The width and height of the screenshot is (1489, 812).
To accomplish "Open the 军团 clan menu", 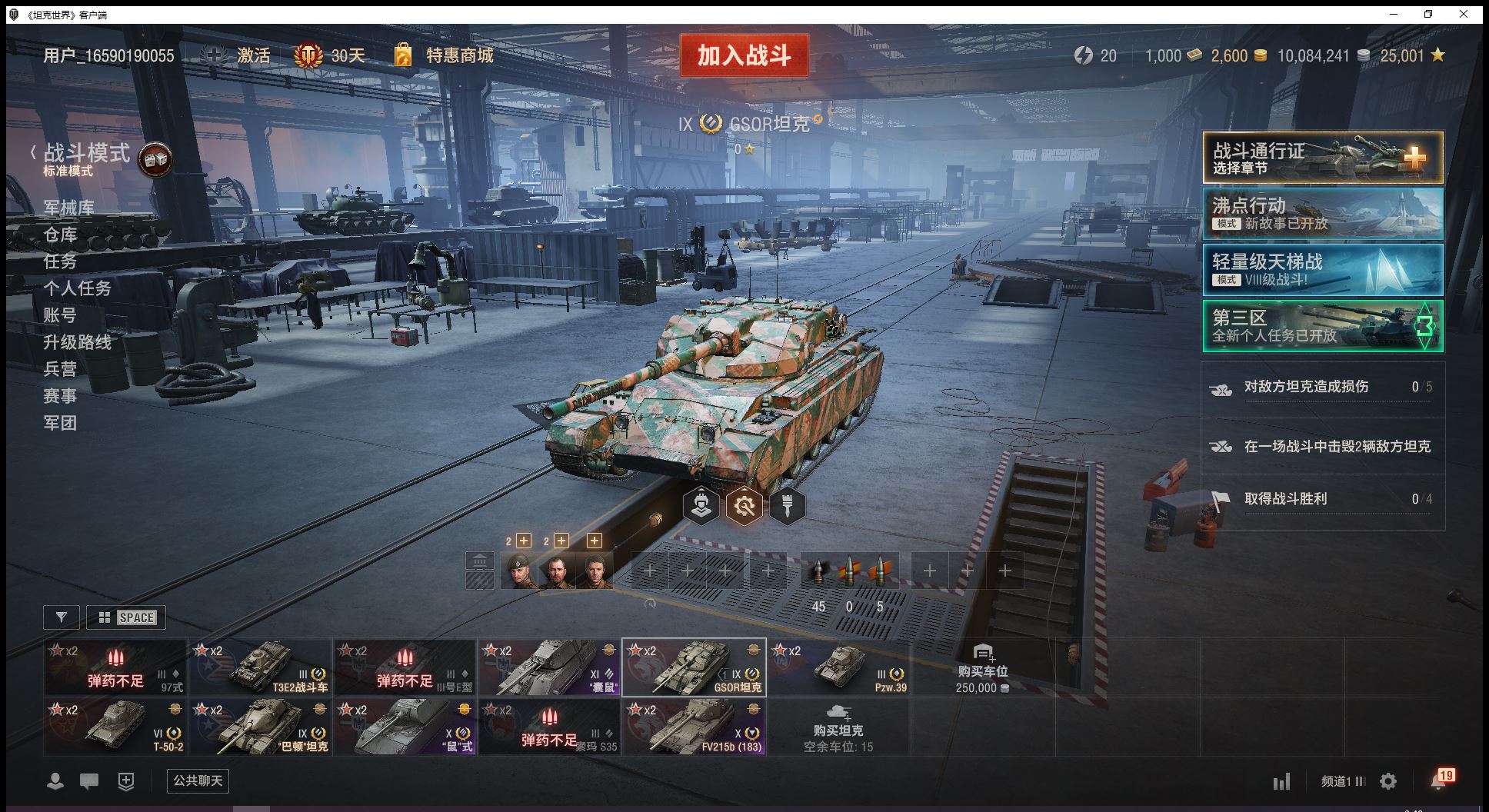I will 60,423.
